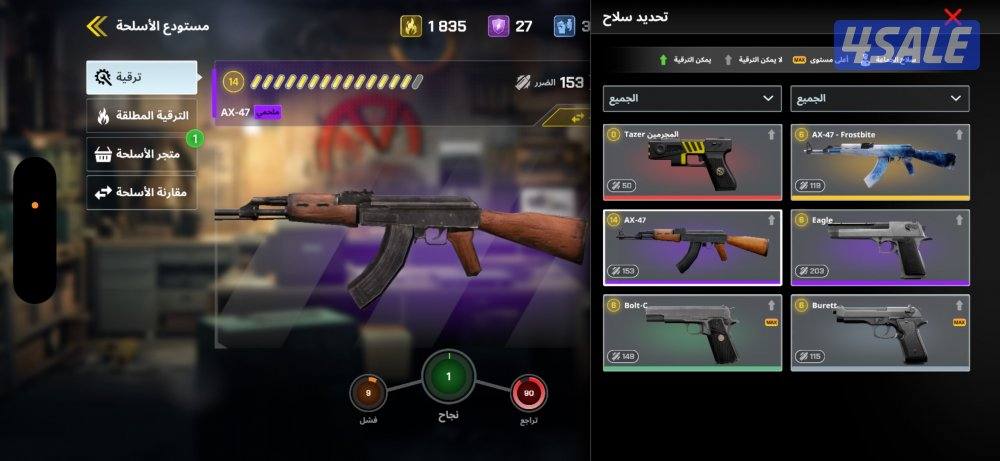Click the purple shield currency icon
This screenshot has width=1000, height=461.
click(498, 26)
